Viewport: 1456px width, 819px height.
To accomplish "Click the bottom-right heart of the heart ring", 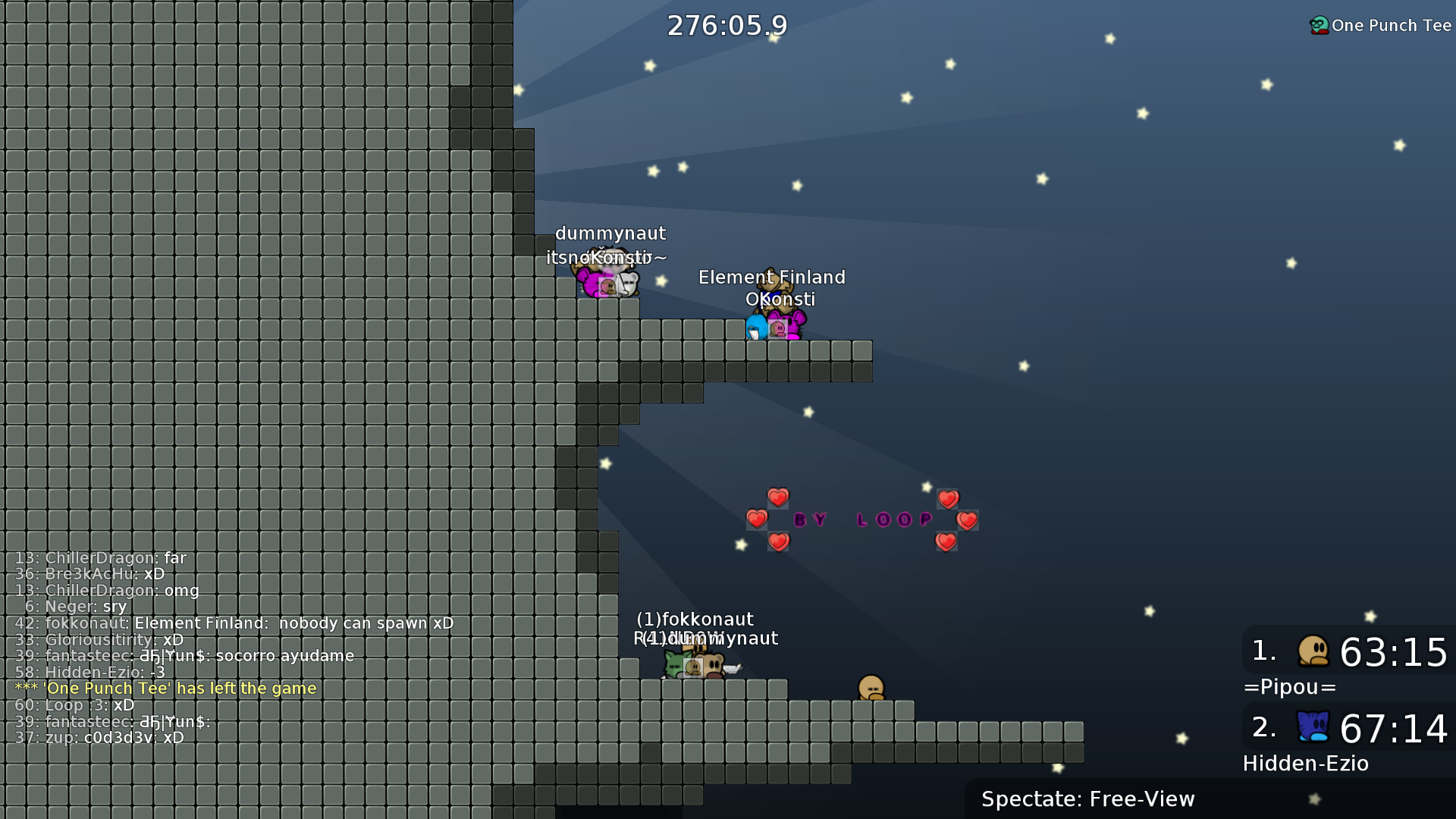I will (x=946, y=542).
